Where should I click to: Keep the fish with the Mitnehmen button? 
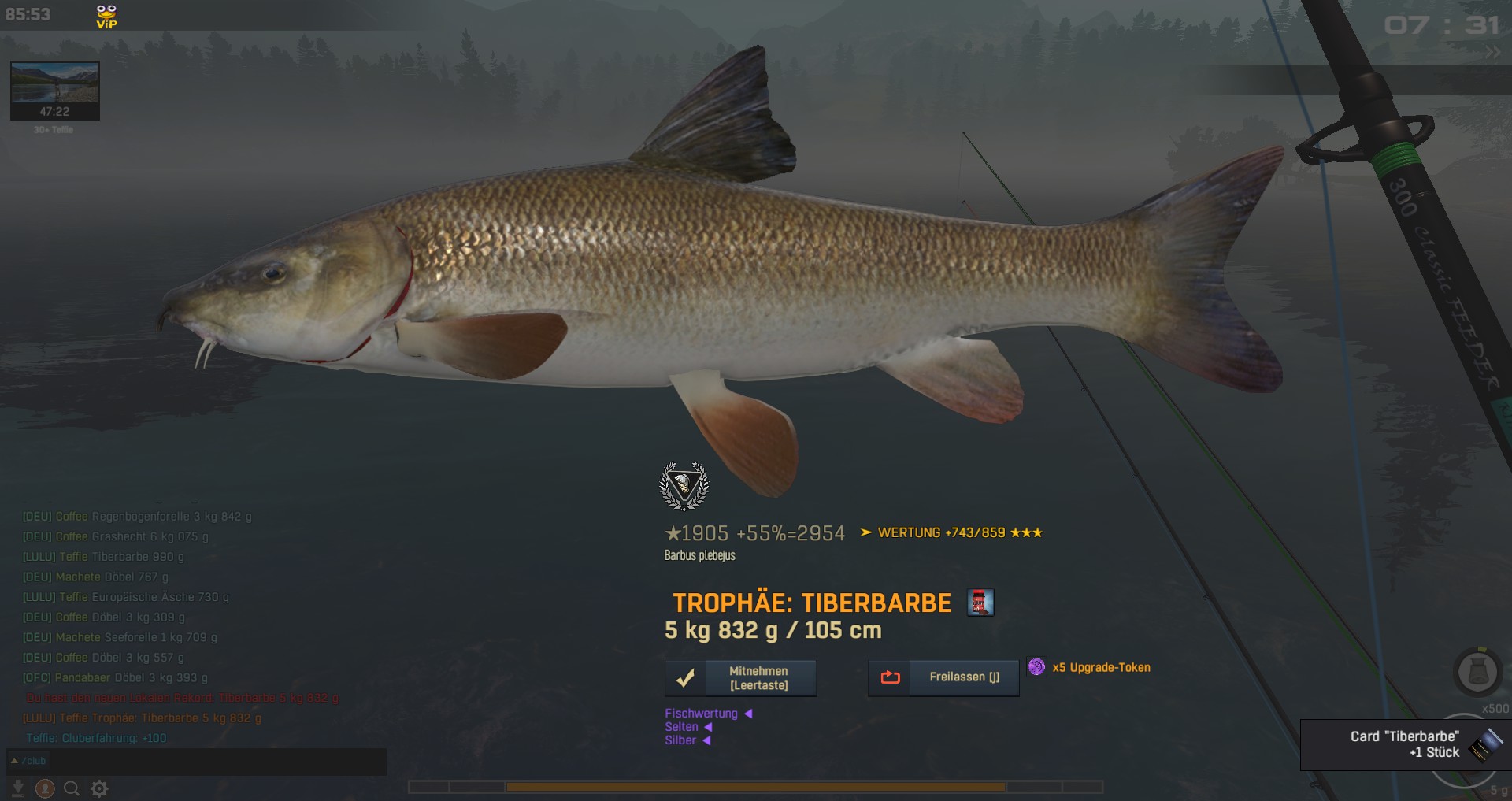740,678
